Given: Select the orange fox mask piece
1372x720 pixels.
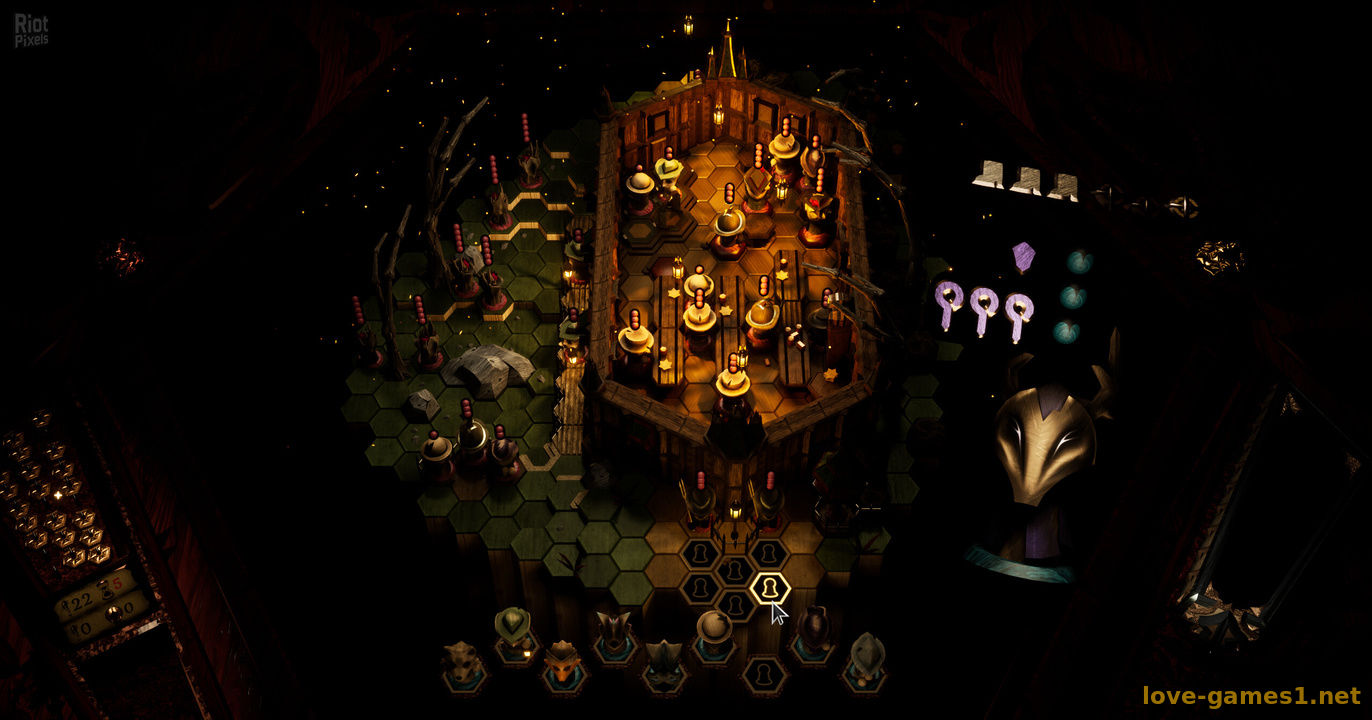Looking at the screenshot, I should pyautogui.click(x=563, y=663).
